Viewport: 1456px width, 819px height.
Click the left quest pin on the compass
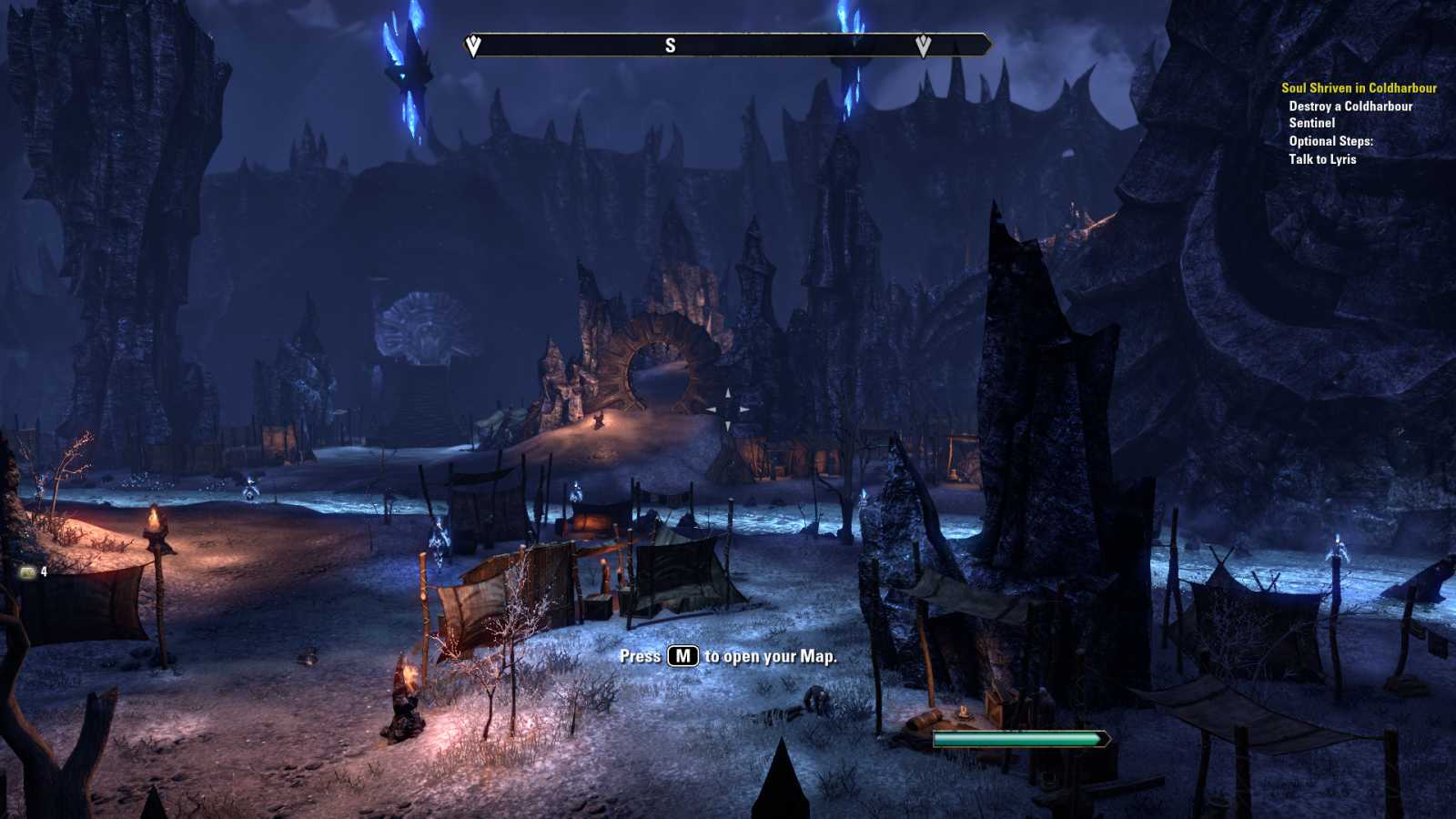point(472,43)
